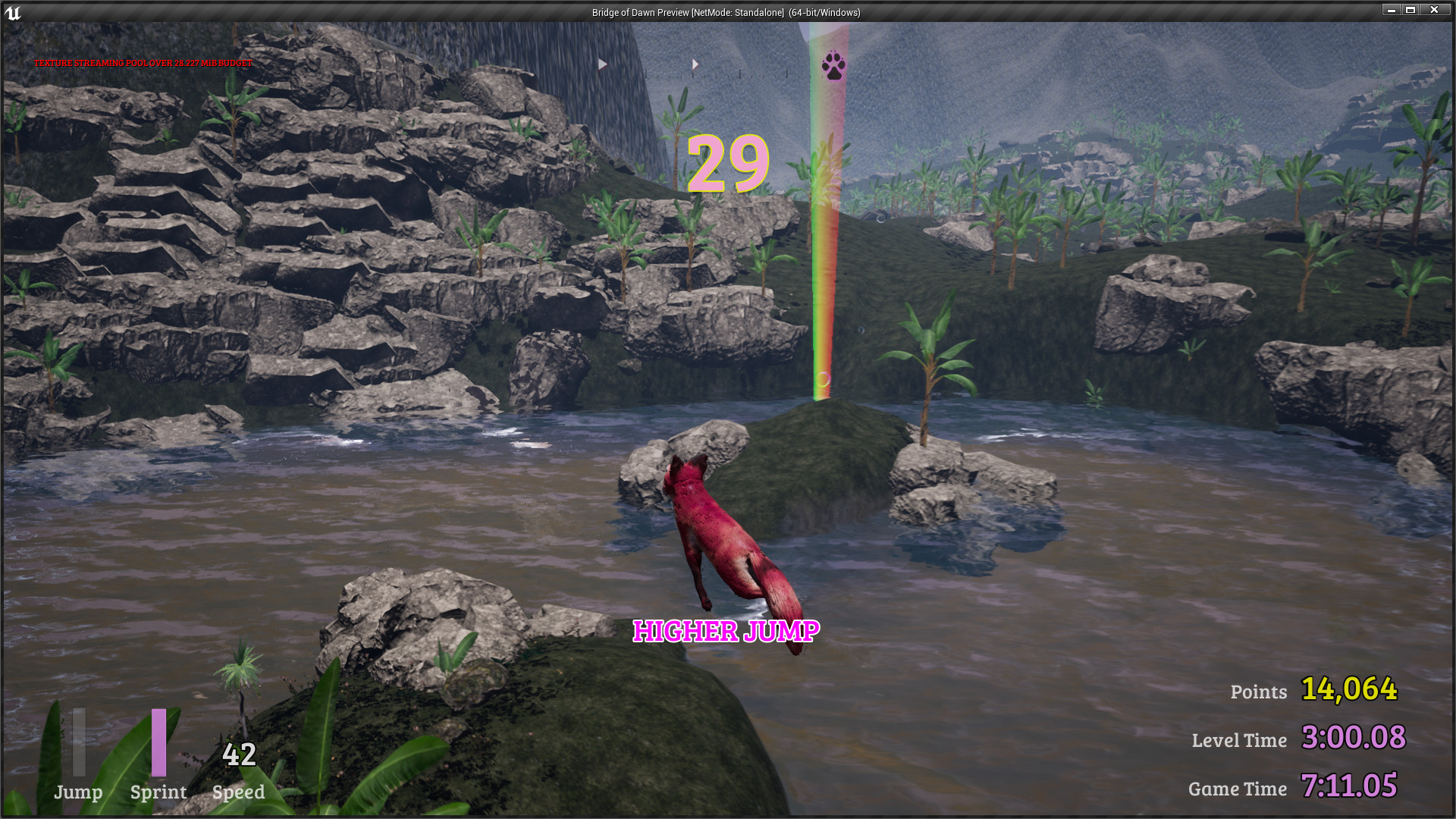Dismiss the HIGHER JUMP notification text
1456x819 pixels.
coord(726,630)
